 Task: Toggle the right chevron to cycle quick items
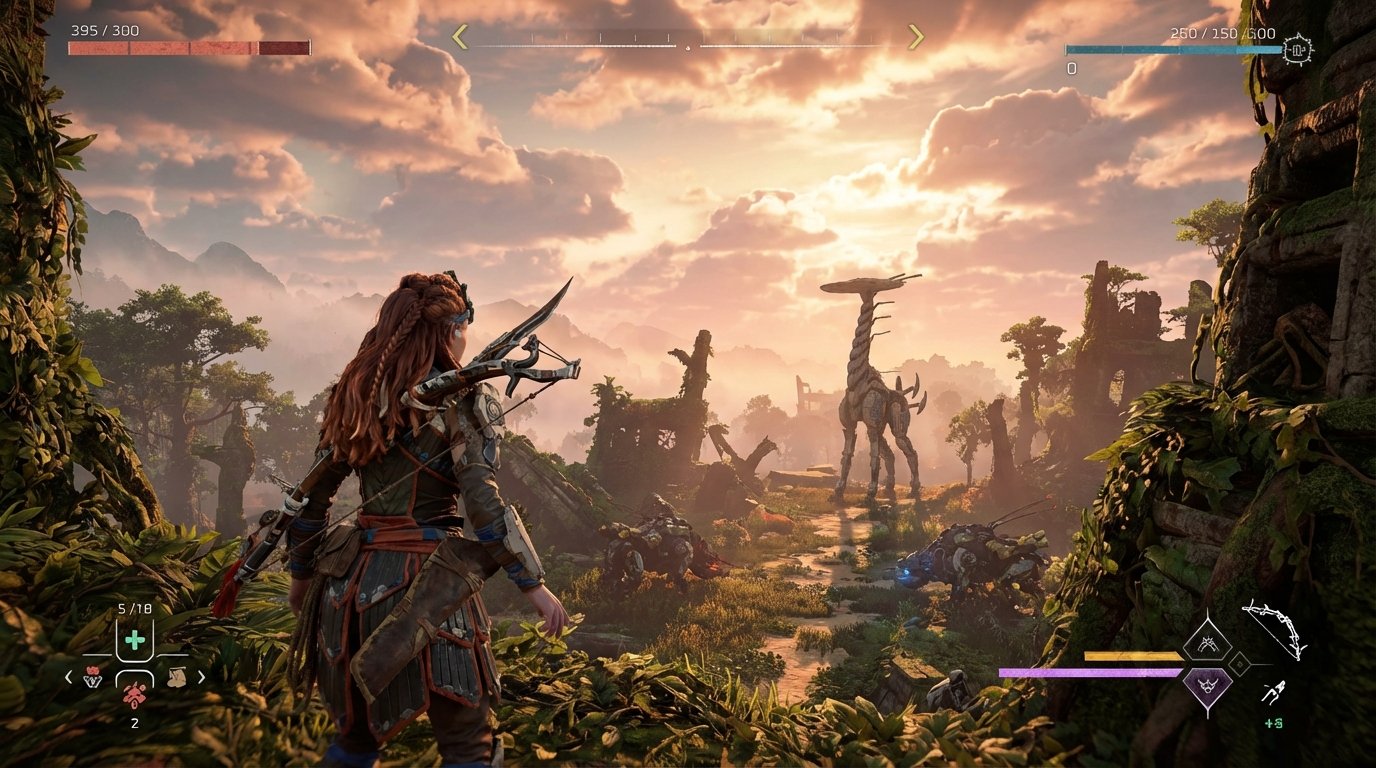[x=202, y=678]
